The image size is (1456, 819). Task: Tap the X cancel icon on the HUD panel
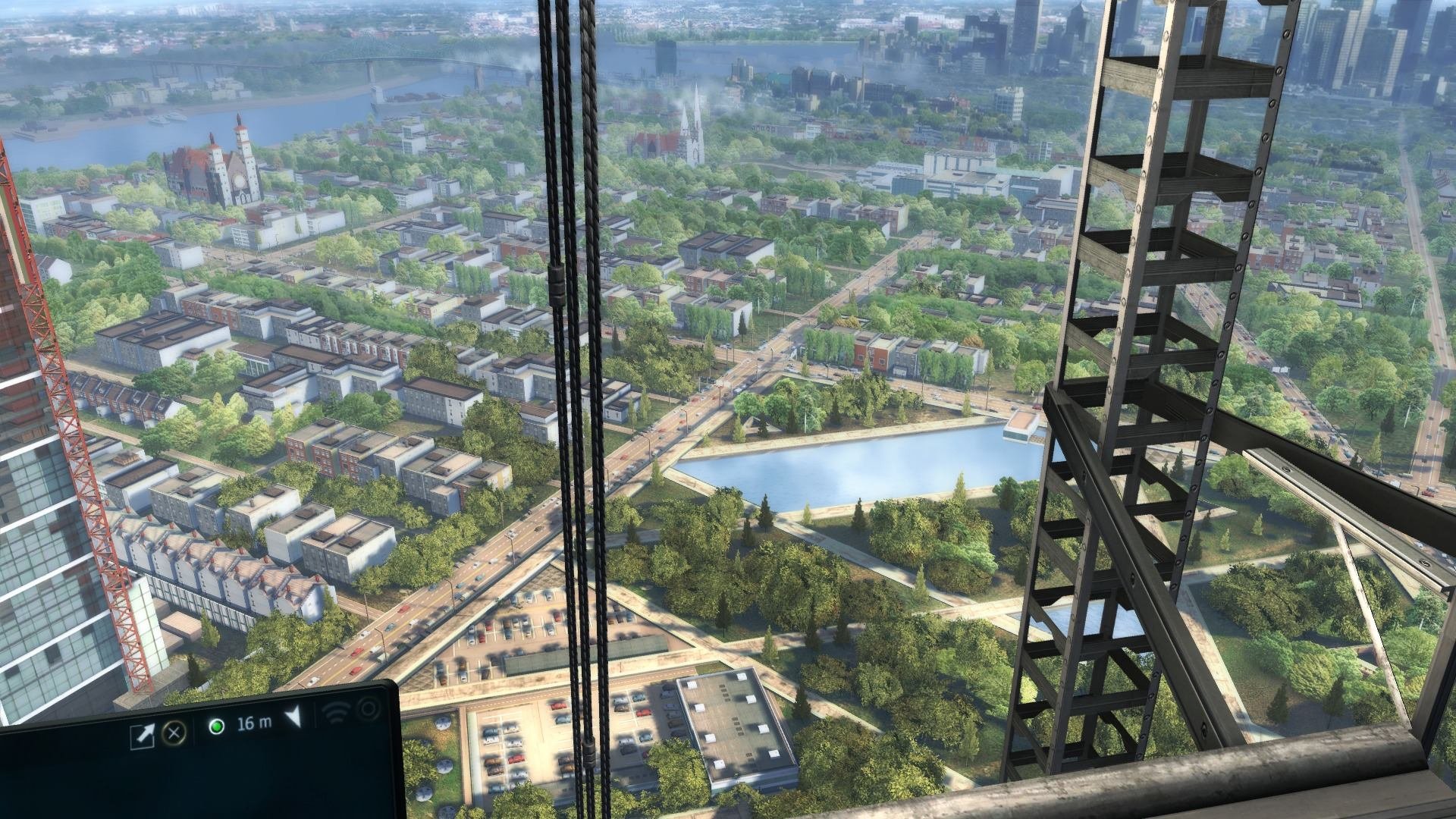174,733
